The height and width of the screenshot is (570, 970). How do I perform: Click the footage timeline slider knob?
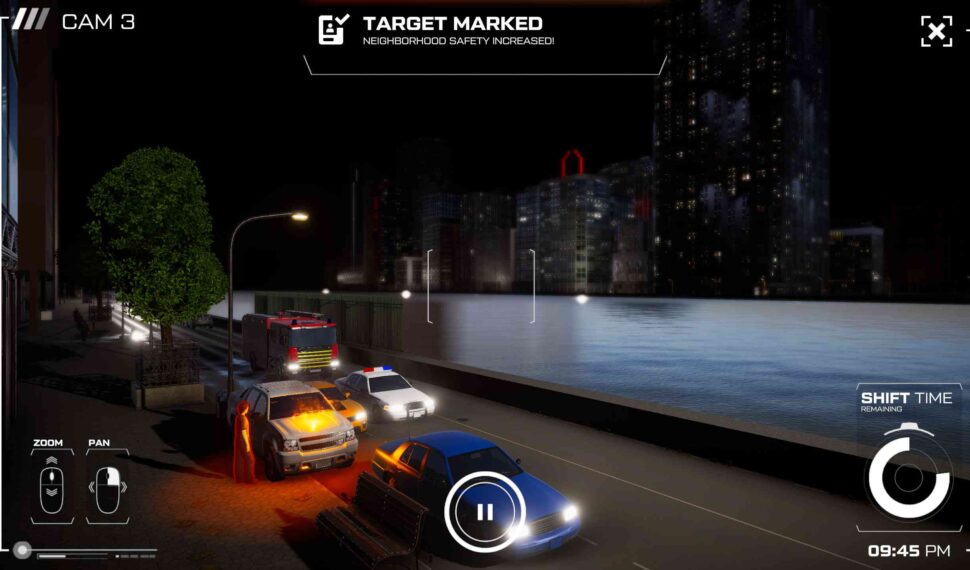tap(22, 550)
